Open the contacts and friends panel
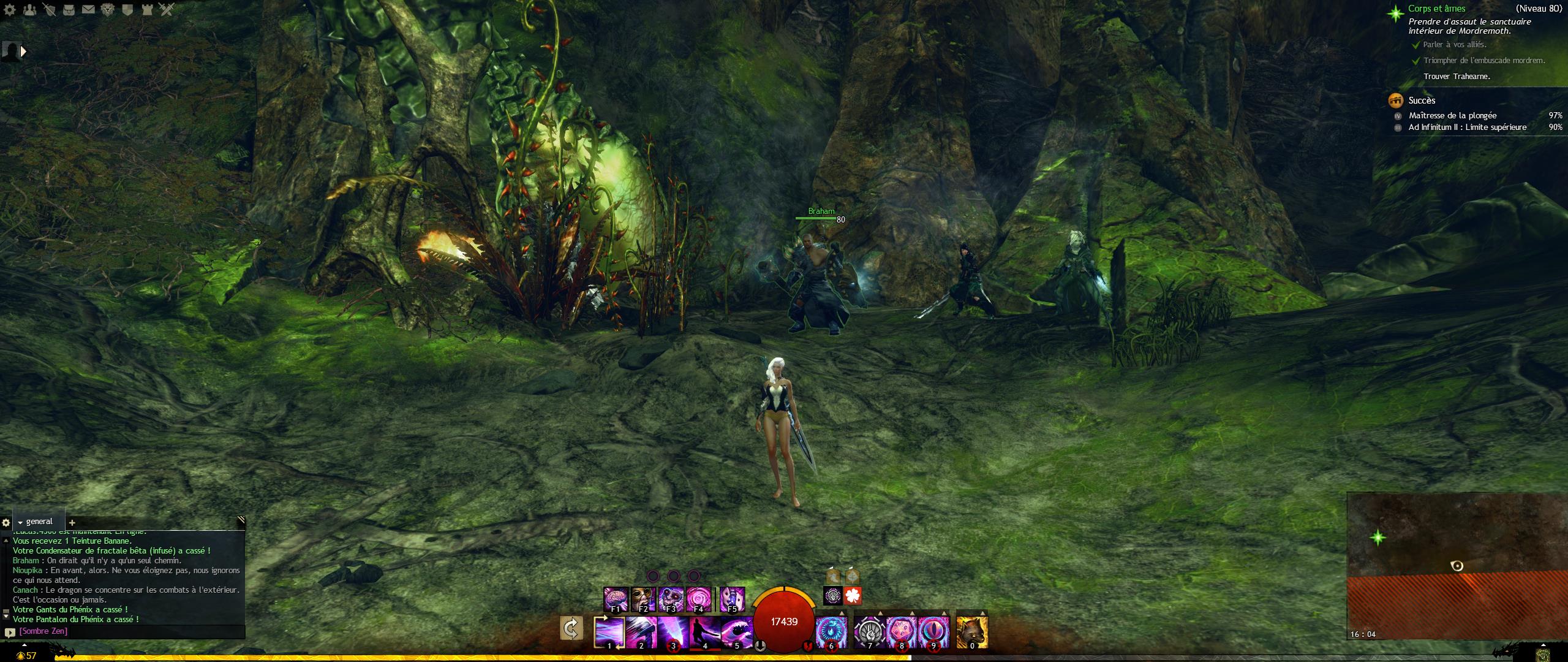The height and width of the screenshot is (662, 1568). pos(29,10)
